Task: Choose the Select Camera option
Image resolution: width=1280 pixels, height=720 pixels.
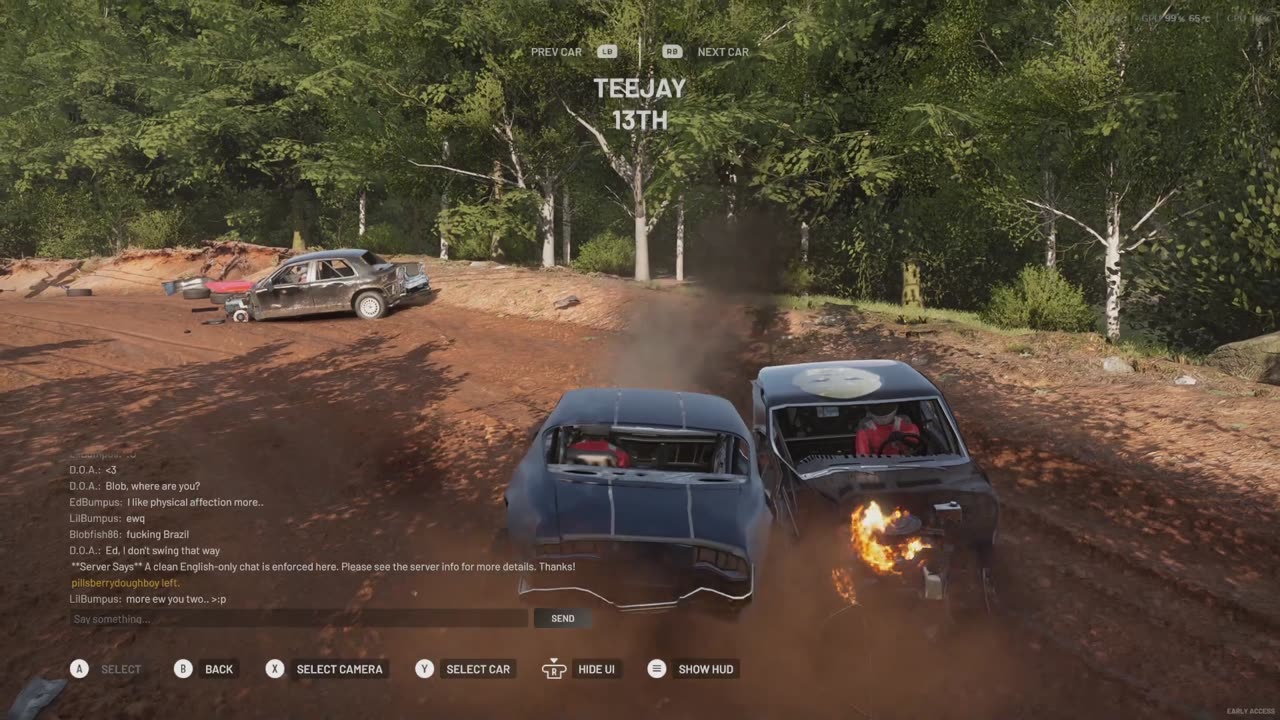Action: click(x=339, y=669)
